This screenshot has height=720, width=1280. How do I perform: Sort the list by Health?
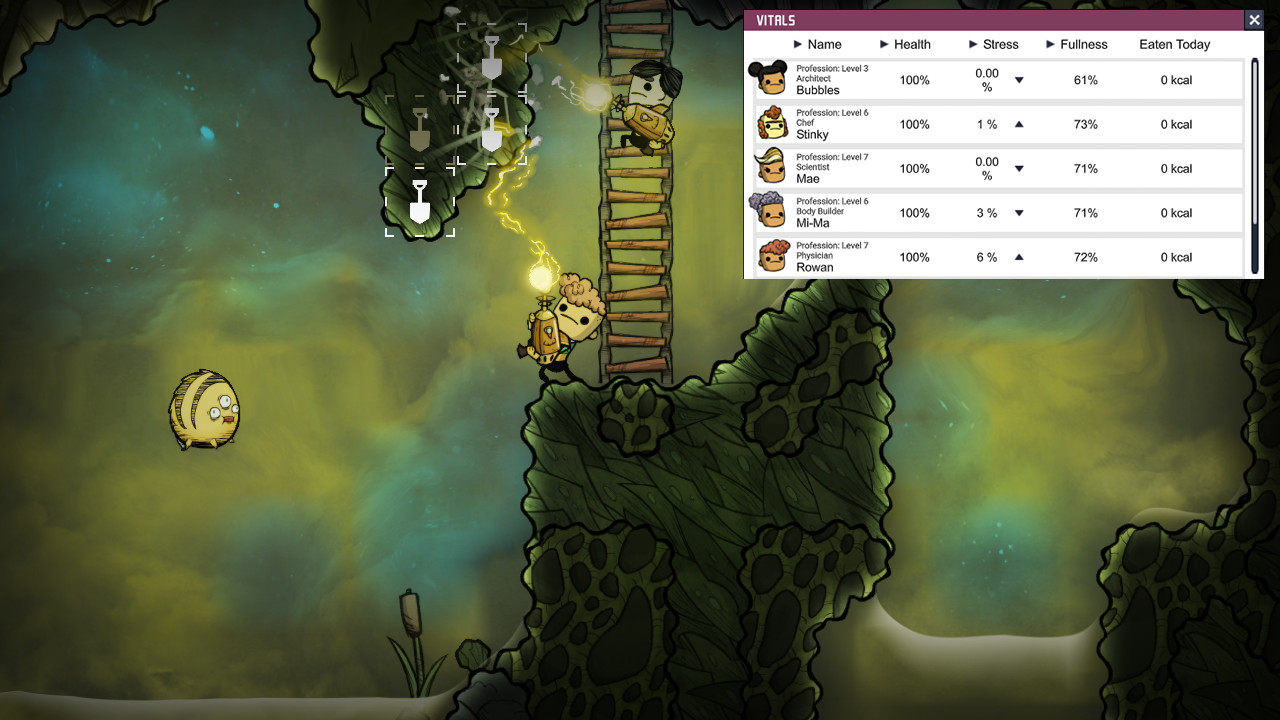905,45
